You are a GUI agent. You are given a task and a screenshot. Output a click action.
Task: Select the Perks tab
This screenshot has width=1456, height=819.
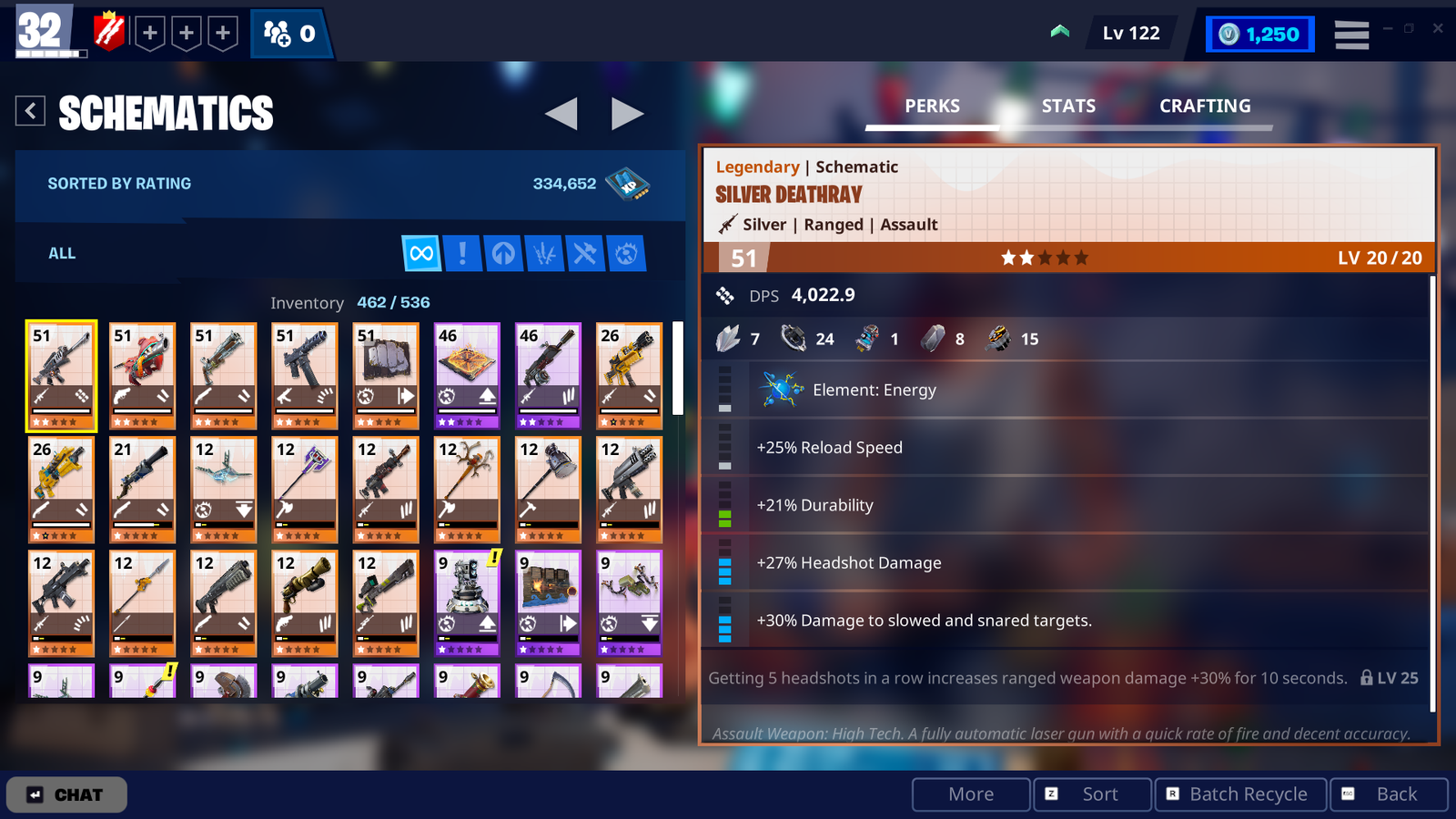932,106
